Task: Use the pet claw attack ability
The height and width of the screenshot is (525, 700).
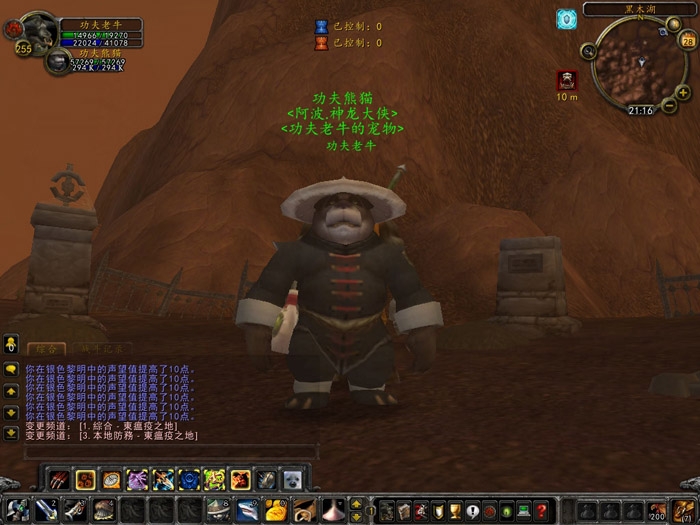Action: (x=60, y=480)
